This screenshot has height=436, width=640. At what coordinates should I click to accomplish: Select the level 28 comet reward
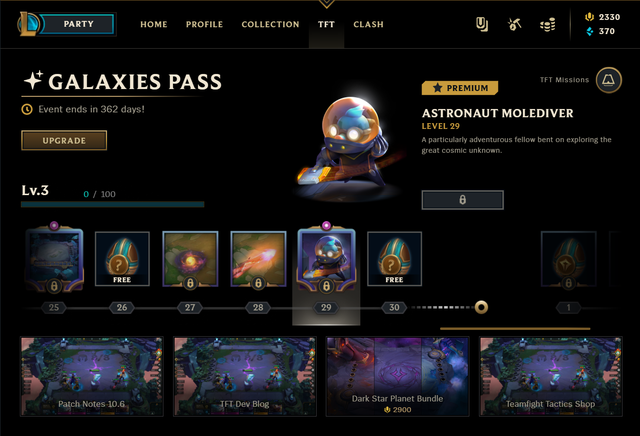point(258,260)
